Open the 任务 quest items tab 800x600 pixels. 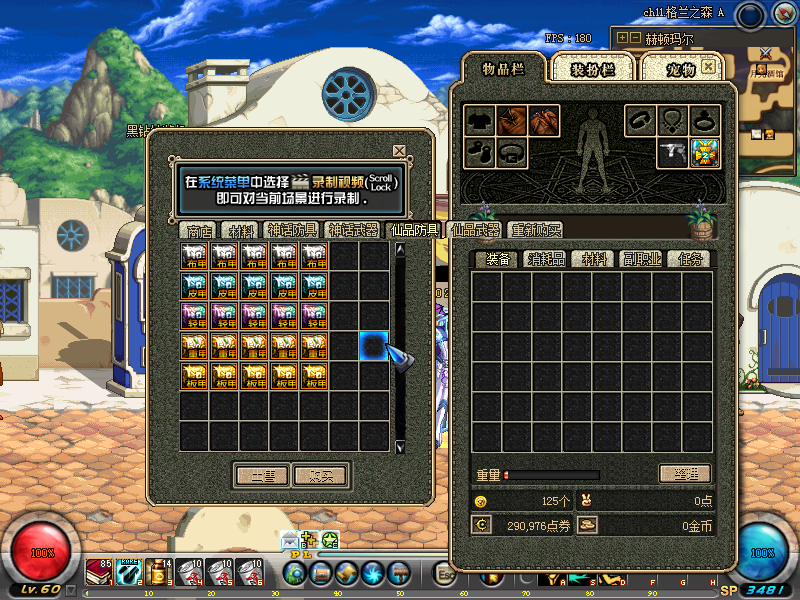pyautogui.click(x=690, y=259)
